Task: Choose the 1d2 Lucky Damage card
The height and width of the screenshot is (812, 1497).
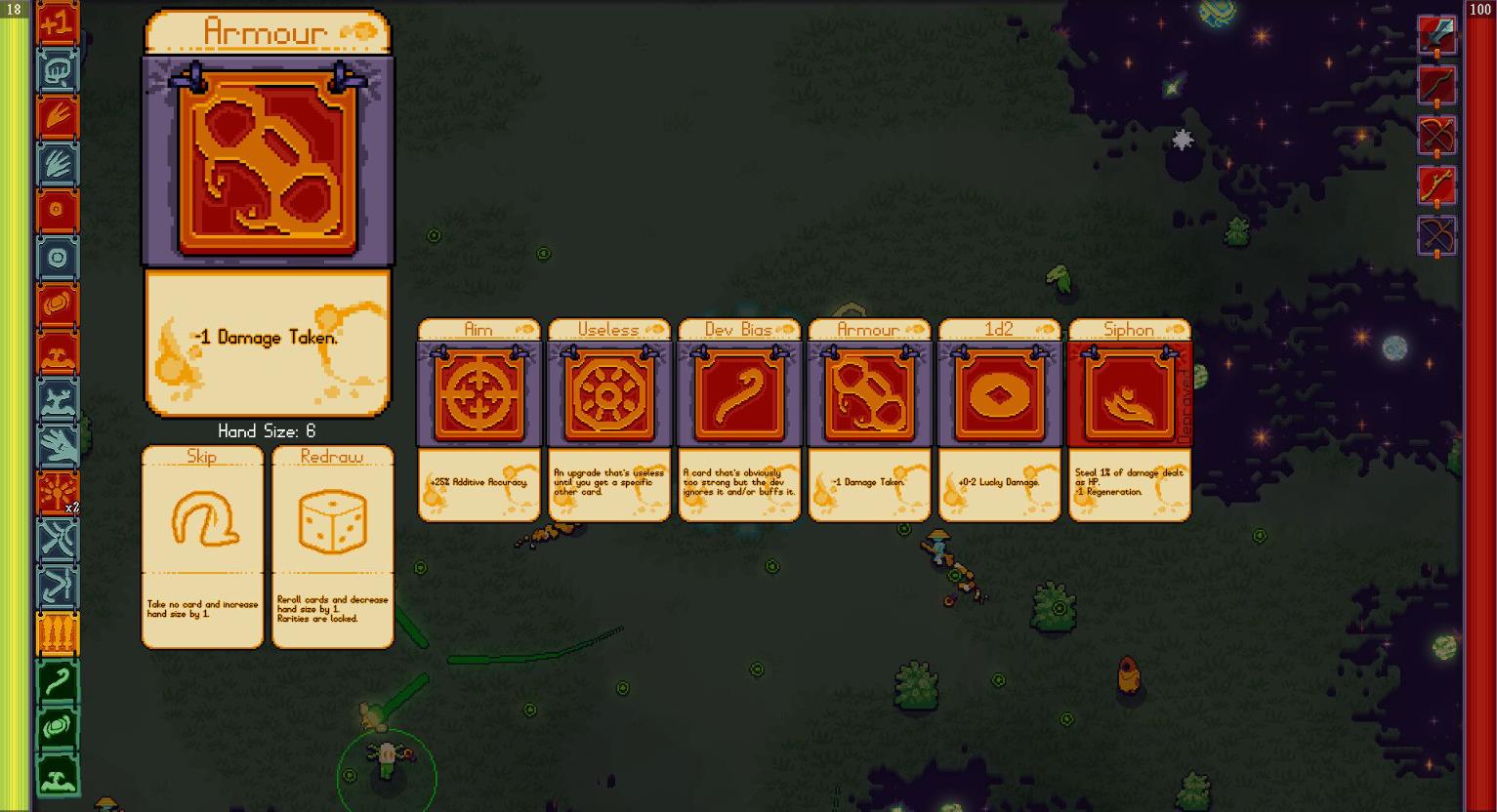Action: tap(999, 420)
